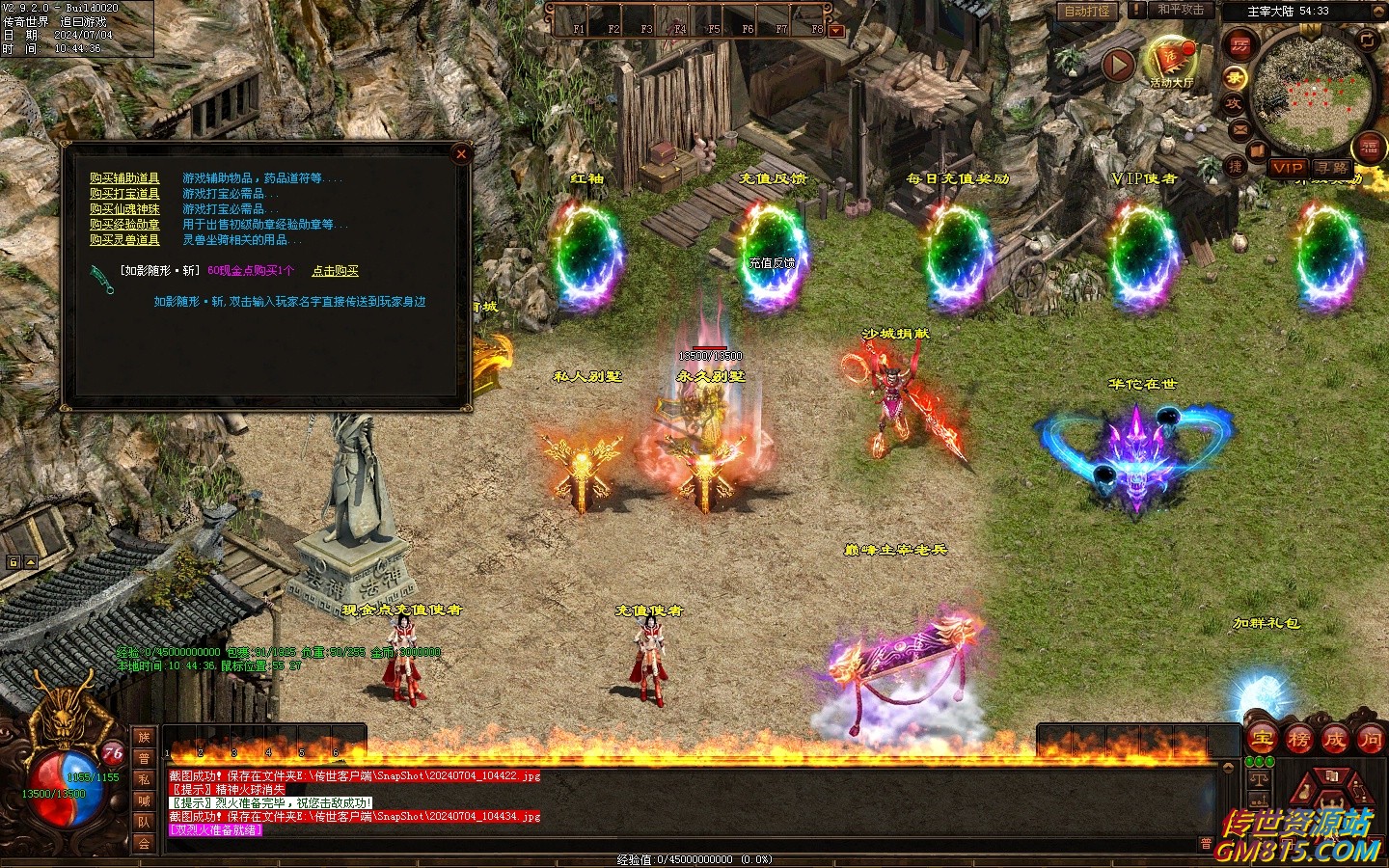The height and width of the screenshot is (868, 1389).
Task: Open the VIP button under the minimap
Action: coord(1287,168)
